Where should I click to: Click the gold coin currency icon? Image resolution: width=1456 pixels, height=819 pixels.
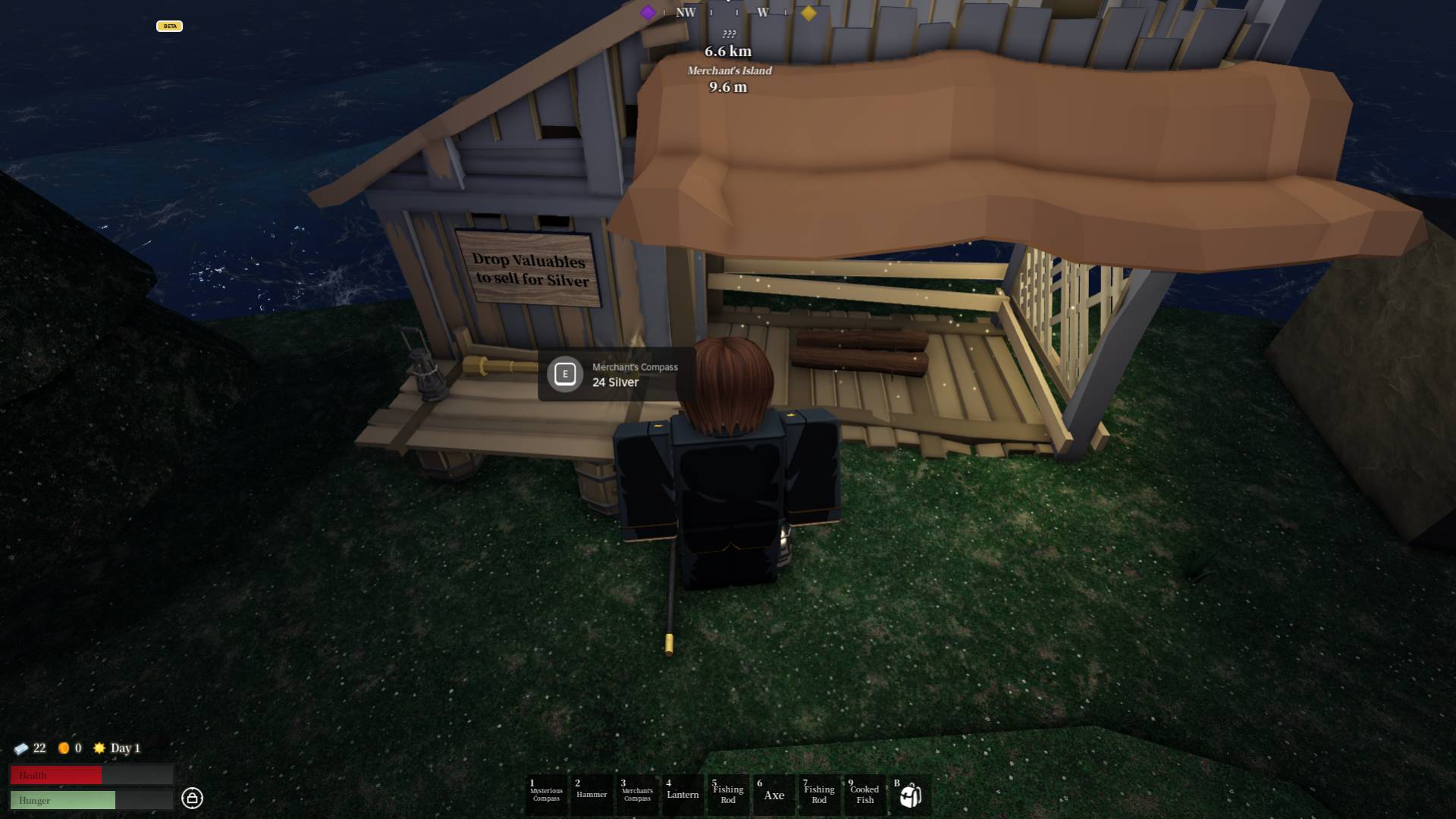tap(64, 748)
